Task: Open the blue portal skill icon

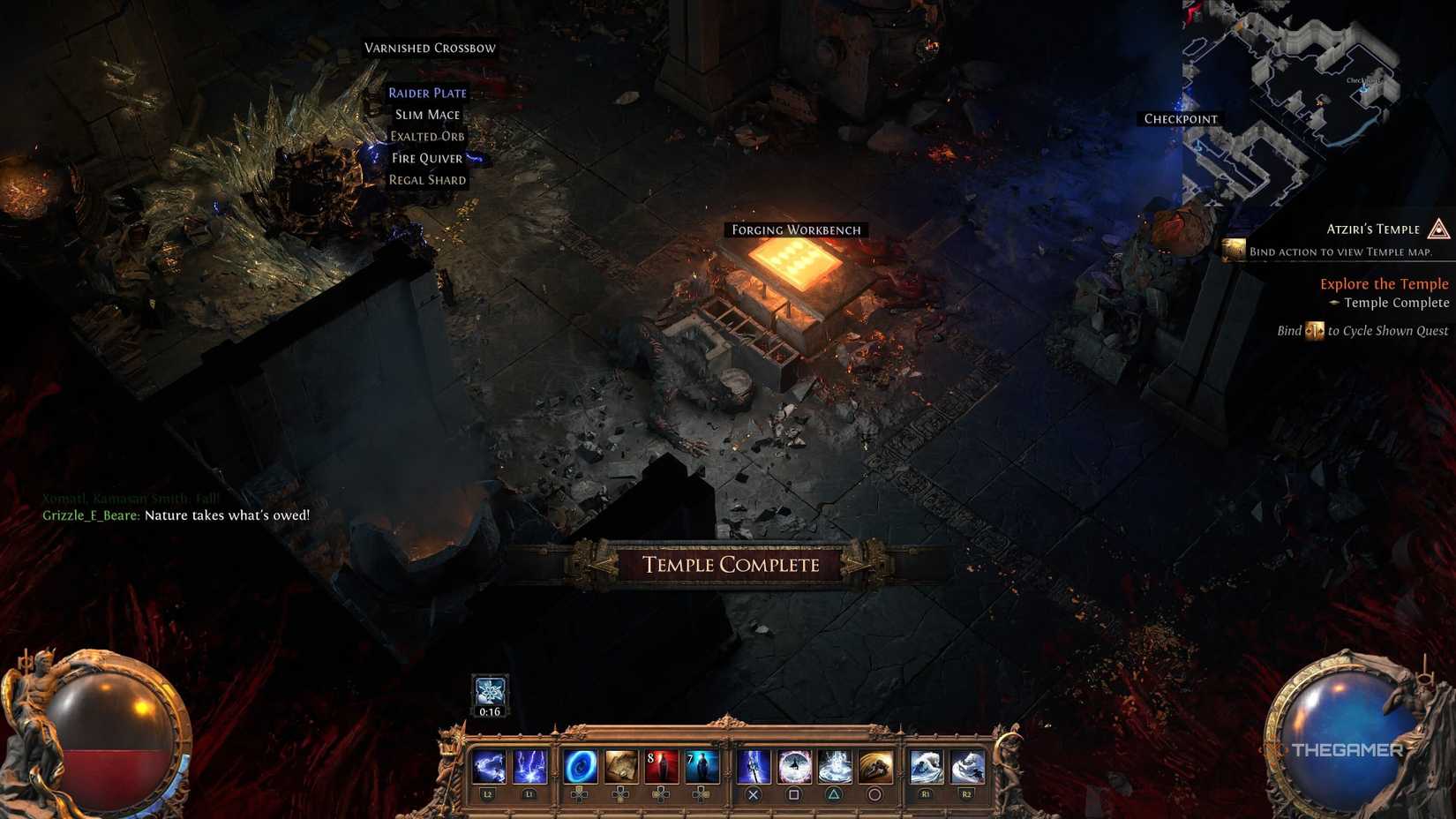Action: pos(578,766)
